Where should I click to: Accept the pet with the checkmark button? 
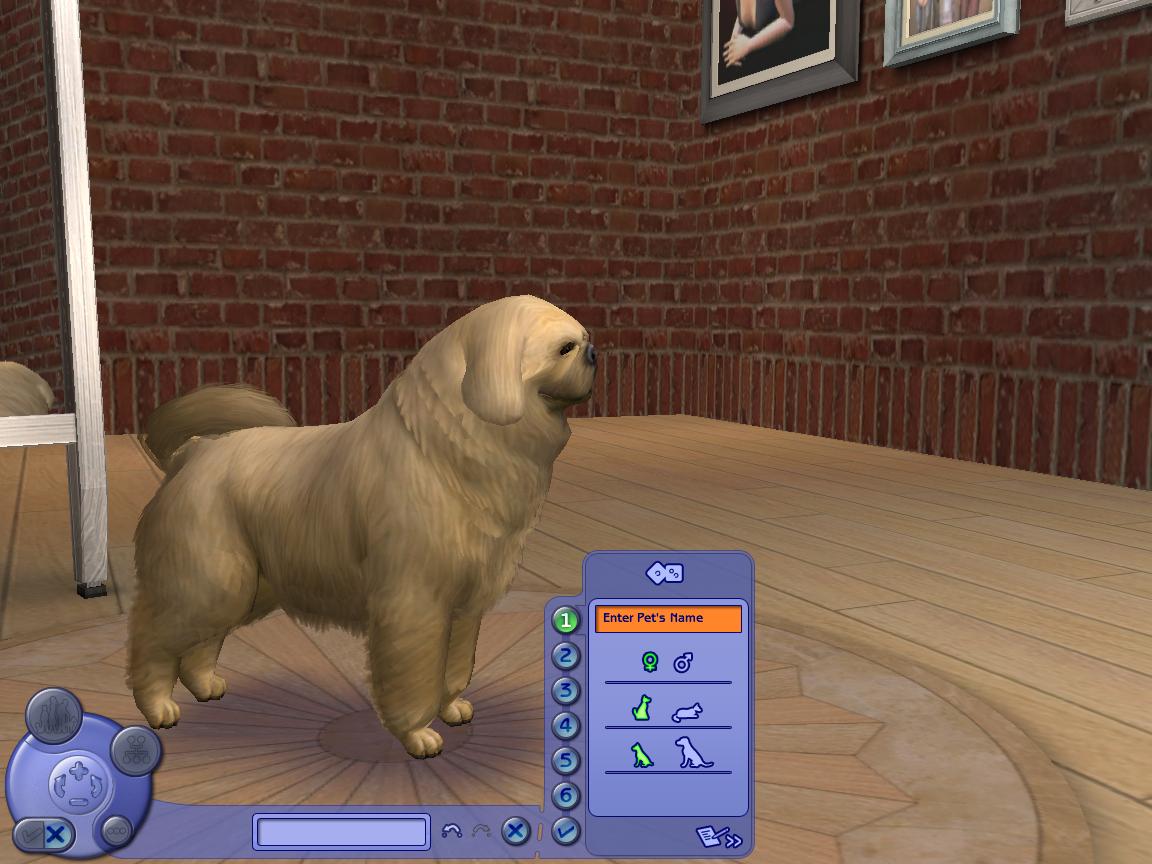(566, 830)
